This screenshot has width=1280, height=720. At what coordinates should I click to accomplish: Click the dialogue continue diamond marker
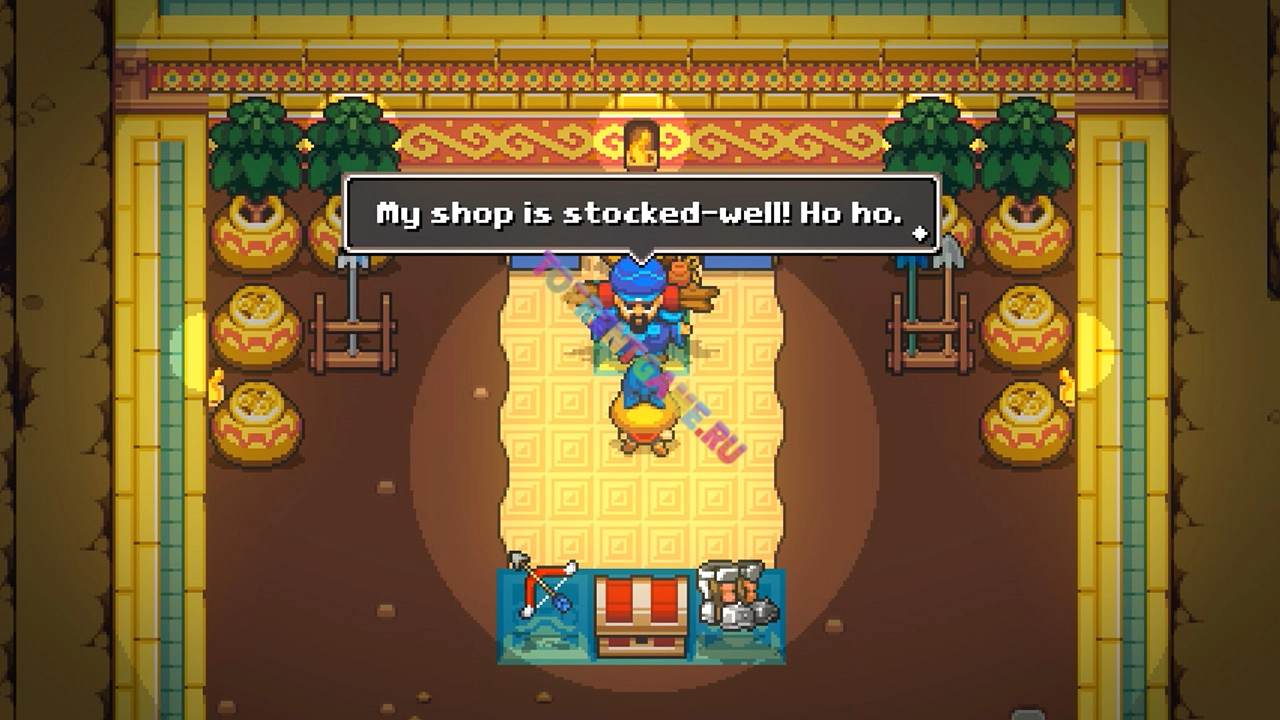coord(920,234)
